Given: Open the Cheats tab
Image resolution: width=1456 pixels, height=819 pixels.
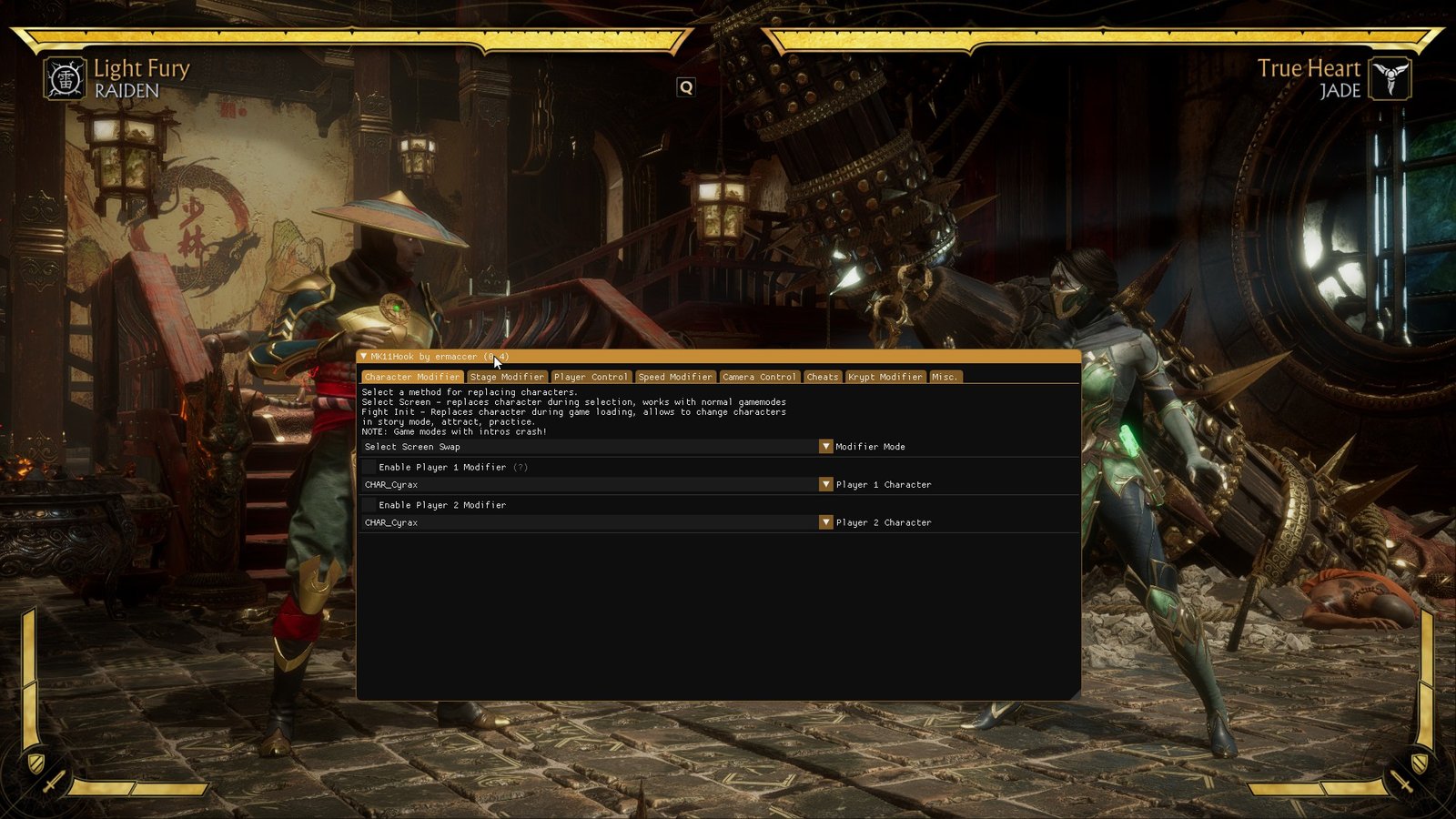Looking at the screenshot, I should (x=822, y=376).
